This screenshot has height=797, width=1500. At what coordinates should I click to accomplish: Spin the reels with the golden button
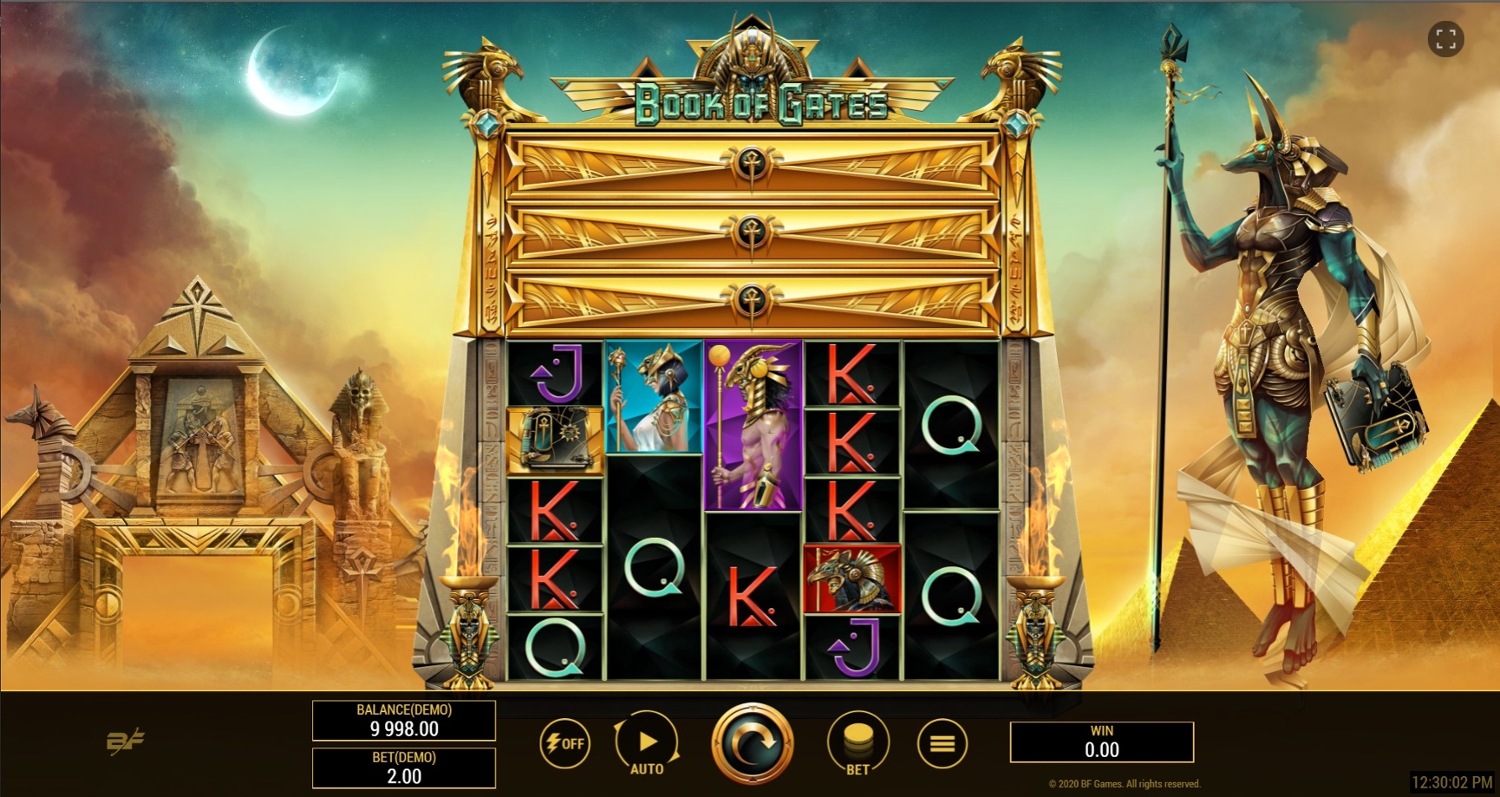coord(752,743)
